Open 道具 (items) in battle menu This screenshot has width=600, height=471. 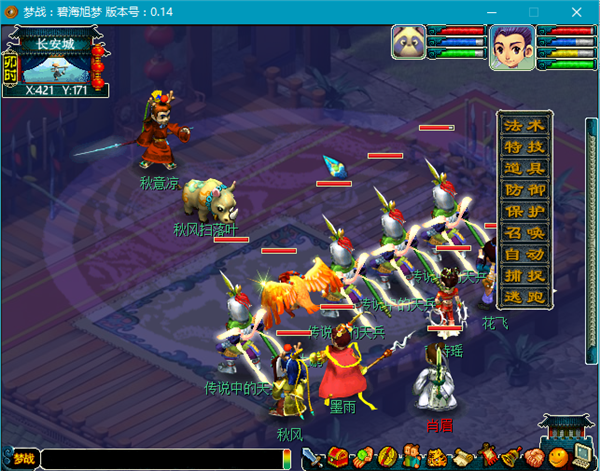point(525,168)
